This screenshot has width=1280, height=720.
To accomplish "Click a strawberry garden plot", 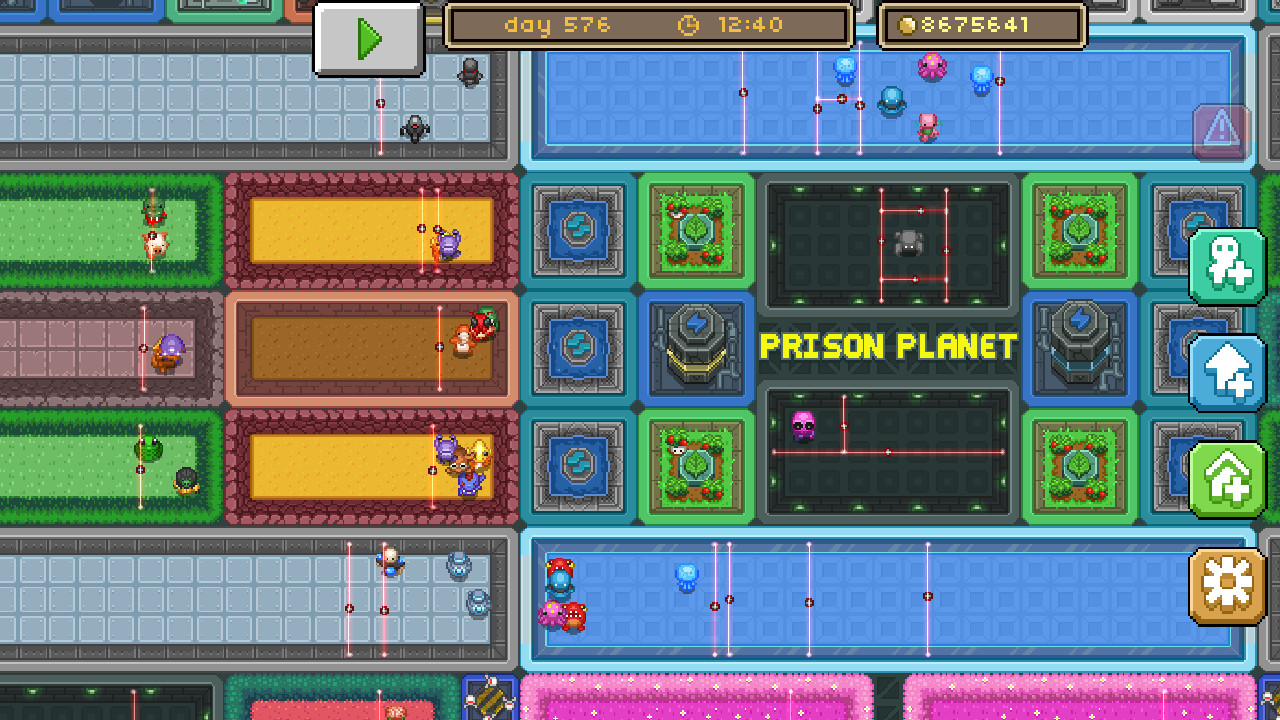I will click(x=697, y=229).
